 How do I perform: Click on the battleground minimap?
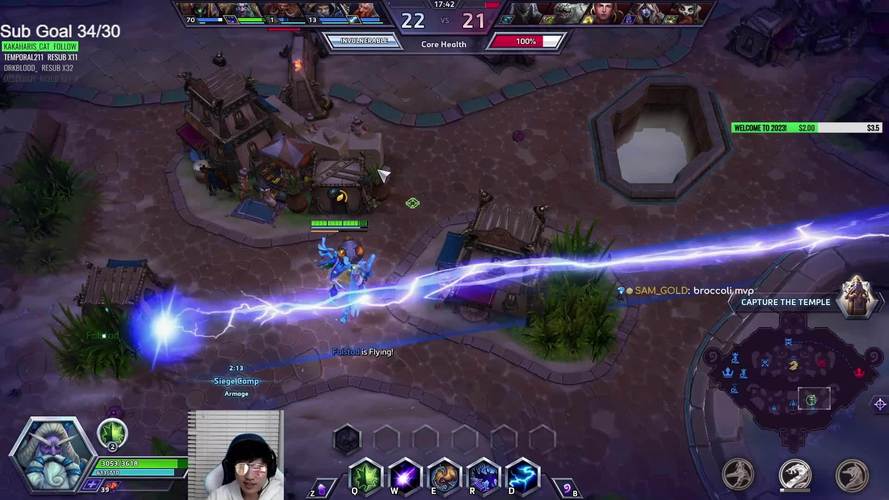point(790,378)
